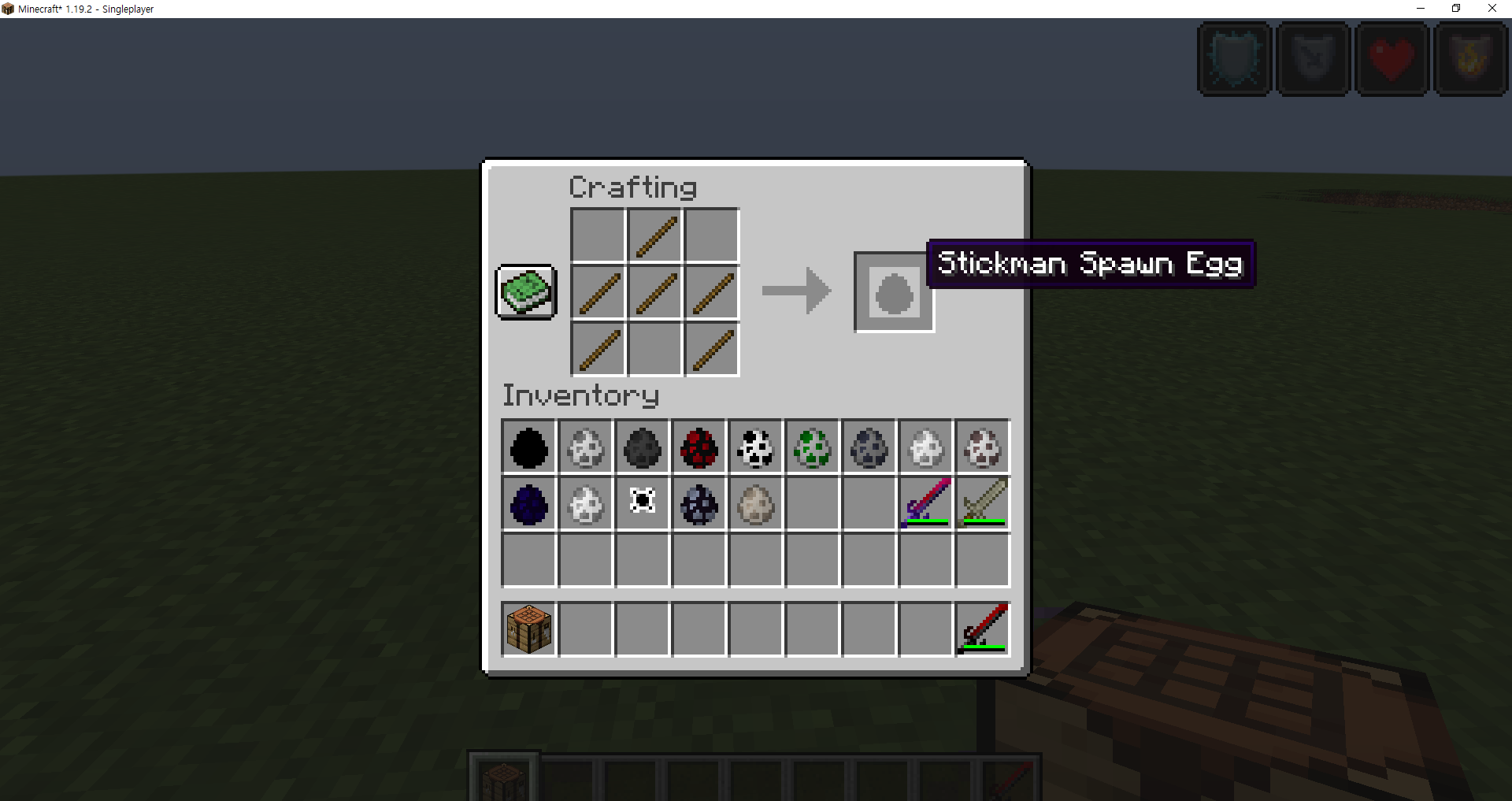Select the gray sword with green durability
The width and height of the screenshot is (1512, 801).
coord(982,504)
